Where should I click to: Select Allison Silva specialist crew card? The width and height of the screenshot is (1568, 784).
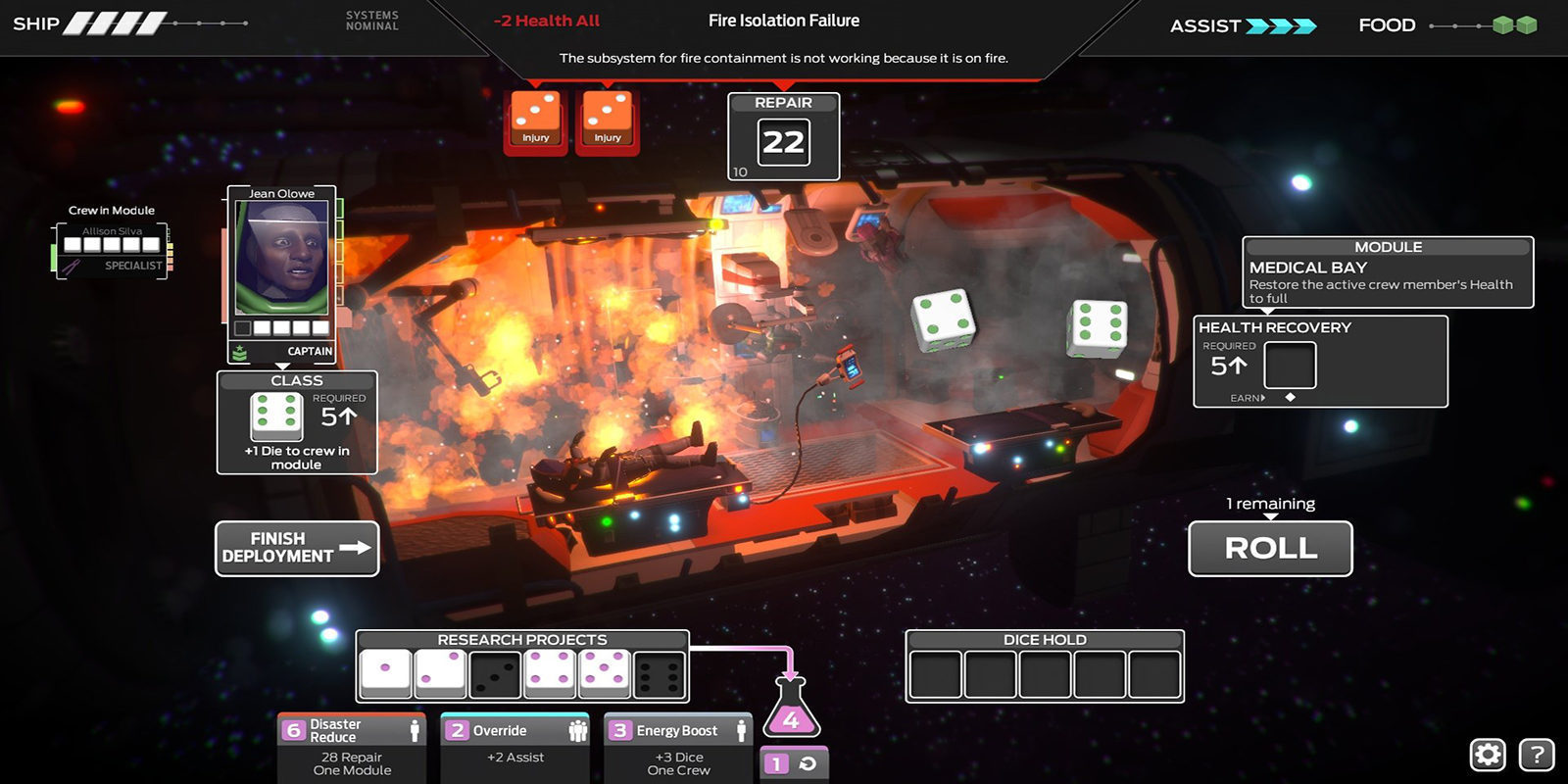112,251
